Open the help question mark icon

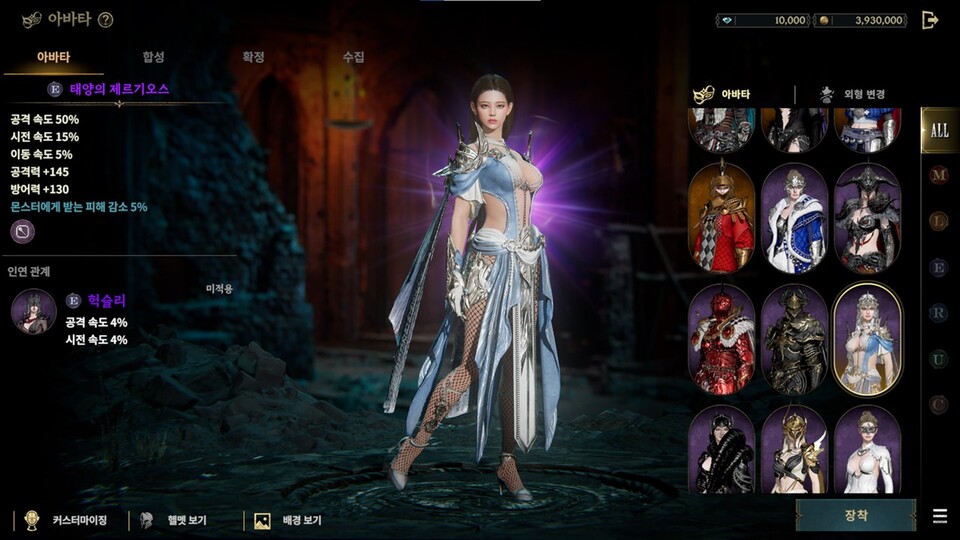click(106, 20)
